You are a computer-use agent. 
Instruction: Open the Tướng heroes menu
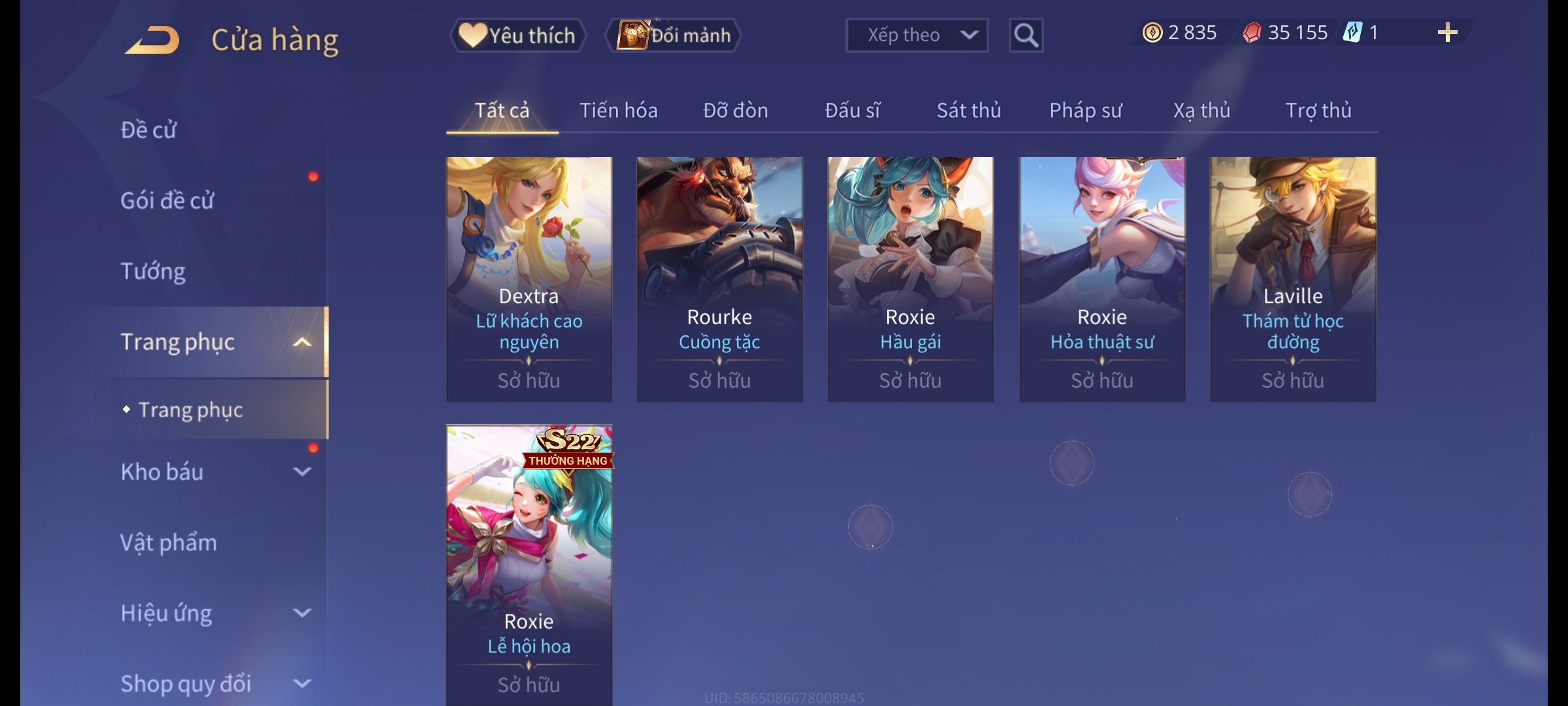point(153,271)
